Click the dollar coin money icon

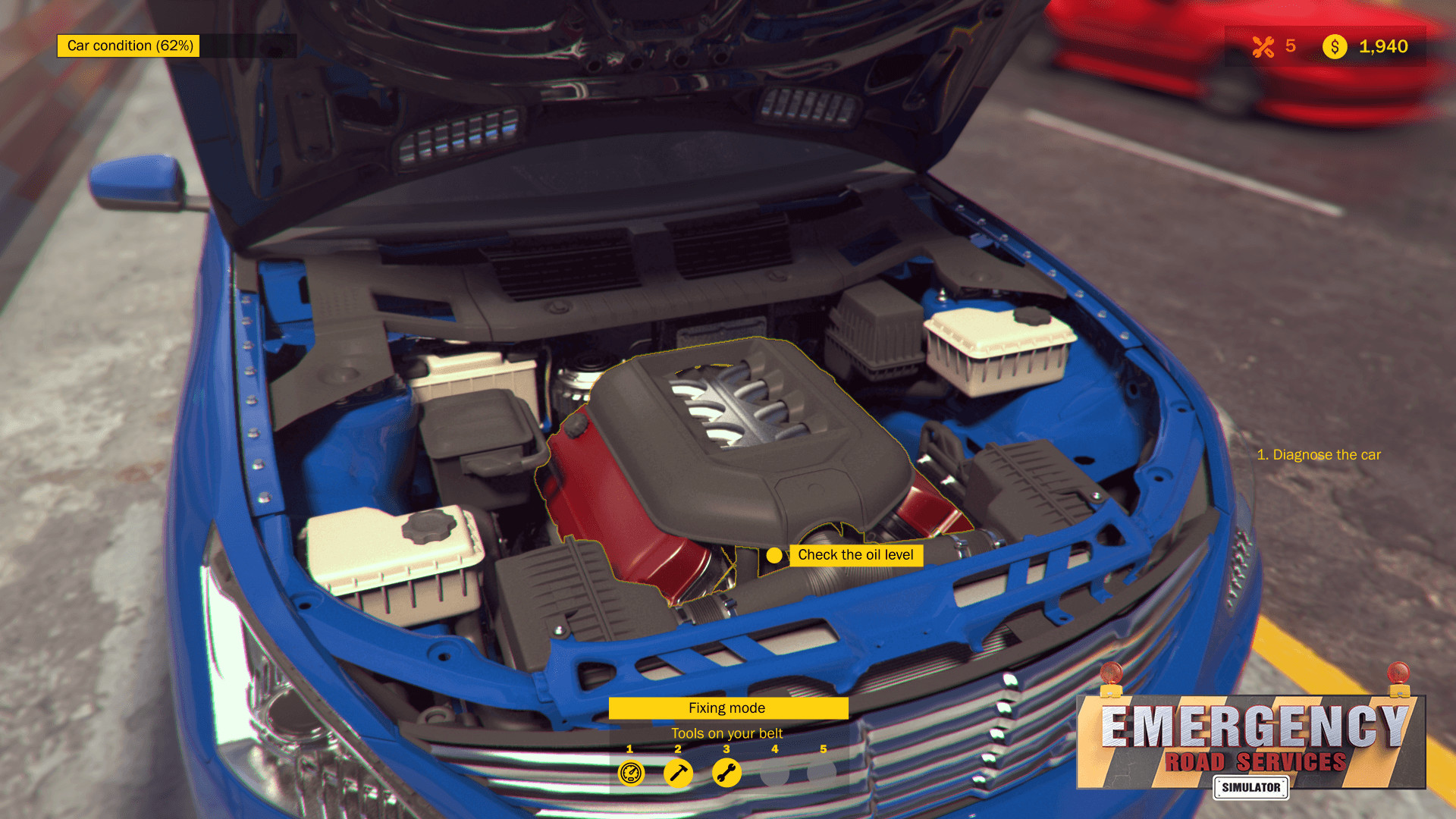(x=1335, y=47)
